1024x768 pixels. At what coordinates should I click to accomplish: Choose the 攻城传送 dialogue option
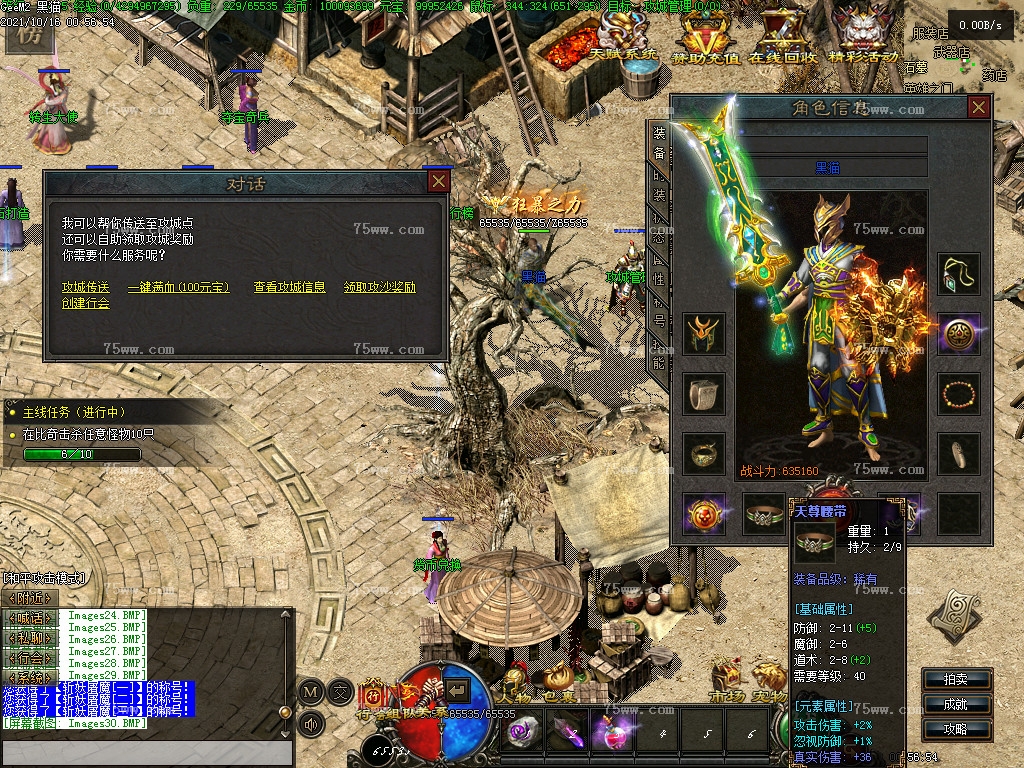tap(85, 287)
